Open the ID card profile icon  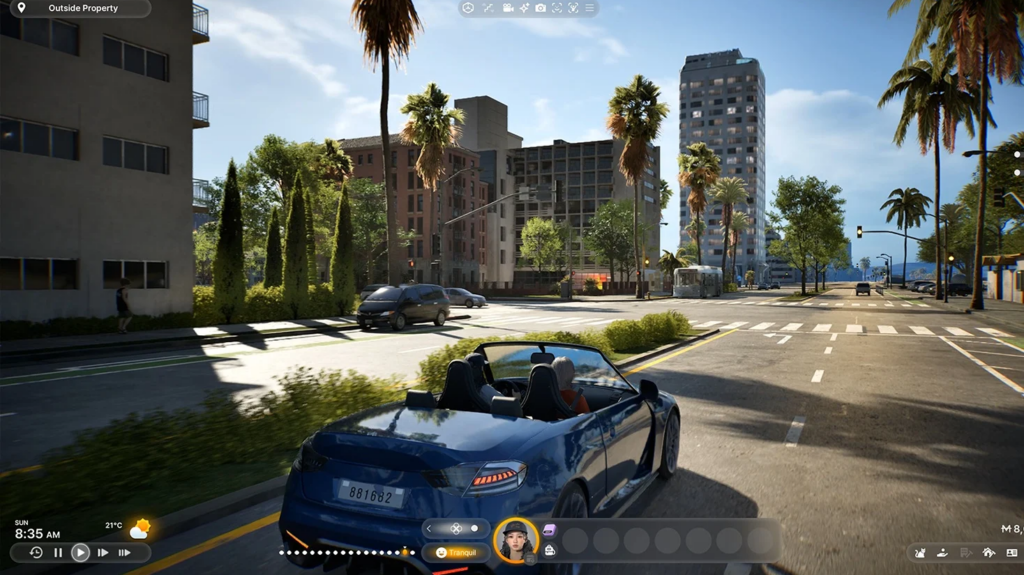1010,552
